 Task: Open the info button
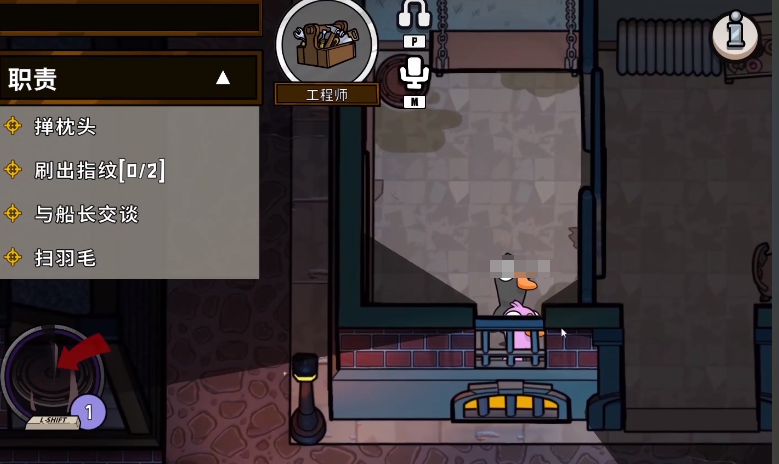coord(736,34)
